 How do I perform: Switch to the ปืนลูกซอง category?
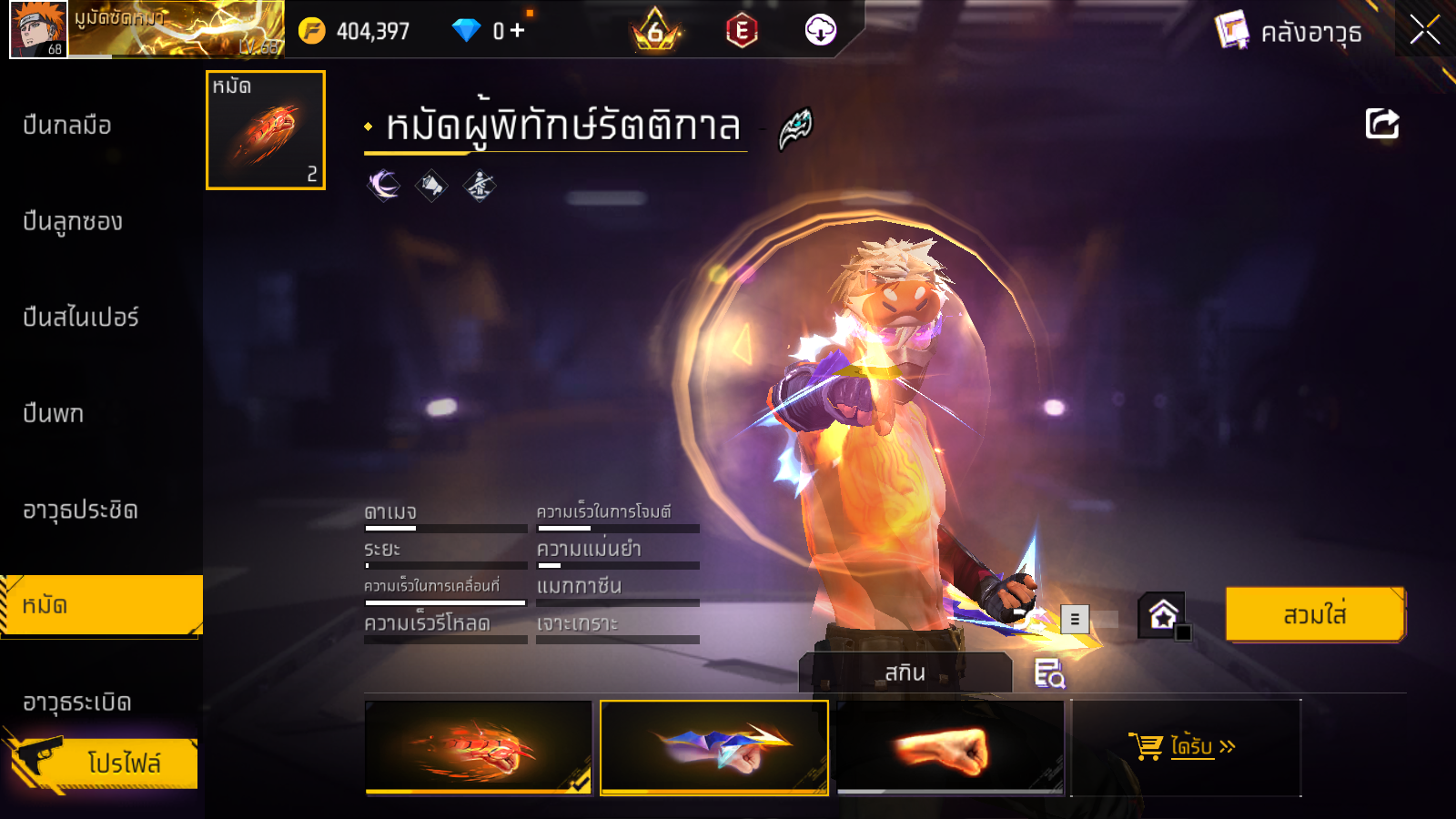(73, 222)
